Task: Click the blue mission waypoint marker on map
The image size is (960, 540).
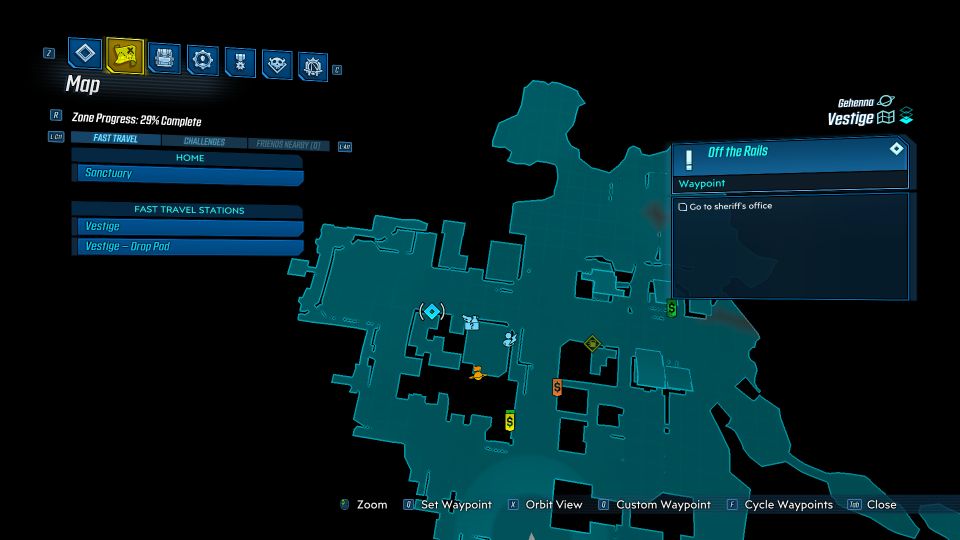Action: click(x=432, y=312)
